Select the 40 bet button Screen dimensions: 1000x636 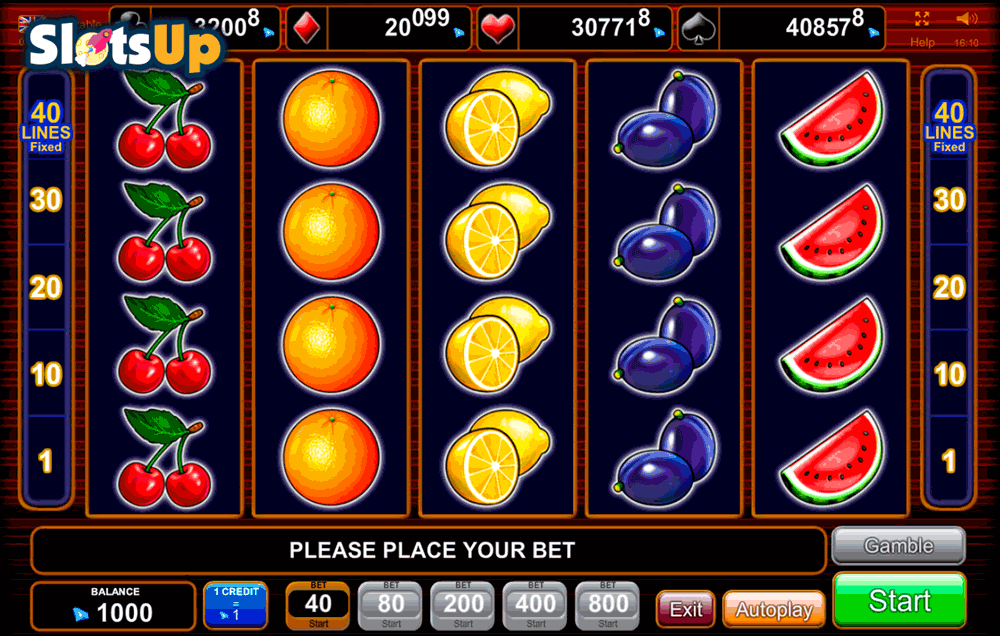(318, 605)
